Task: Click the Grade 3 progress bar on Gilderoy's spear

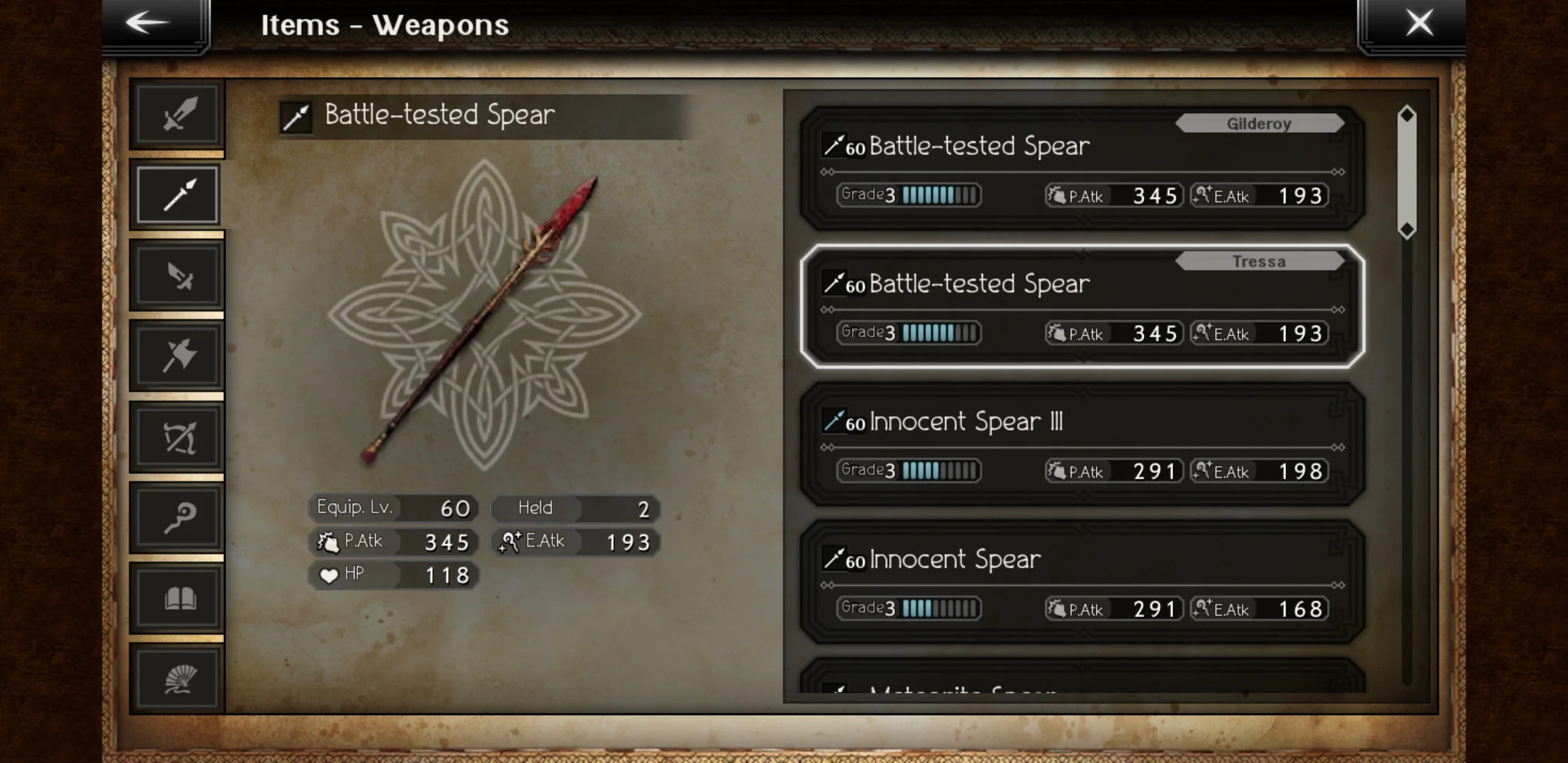Action: click(908, 195)
